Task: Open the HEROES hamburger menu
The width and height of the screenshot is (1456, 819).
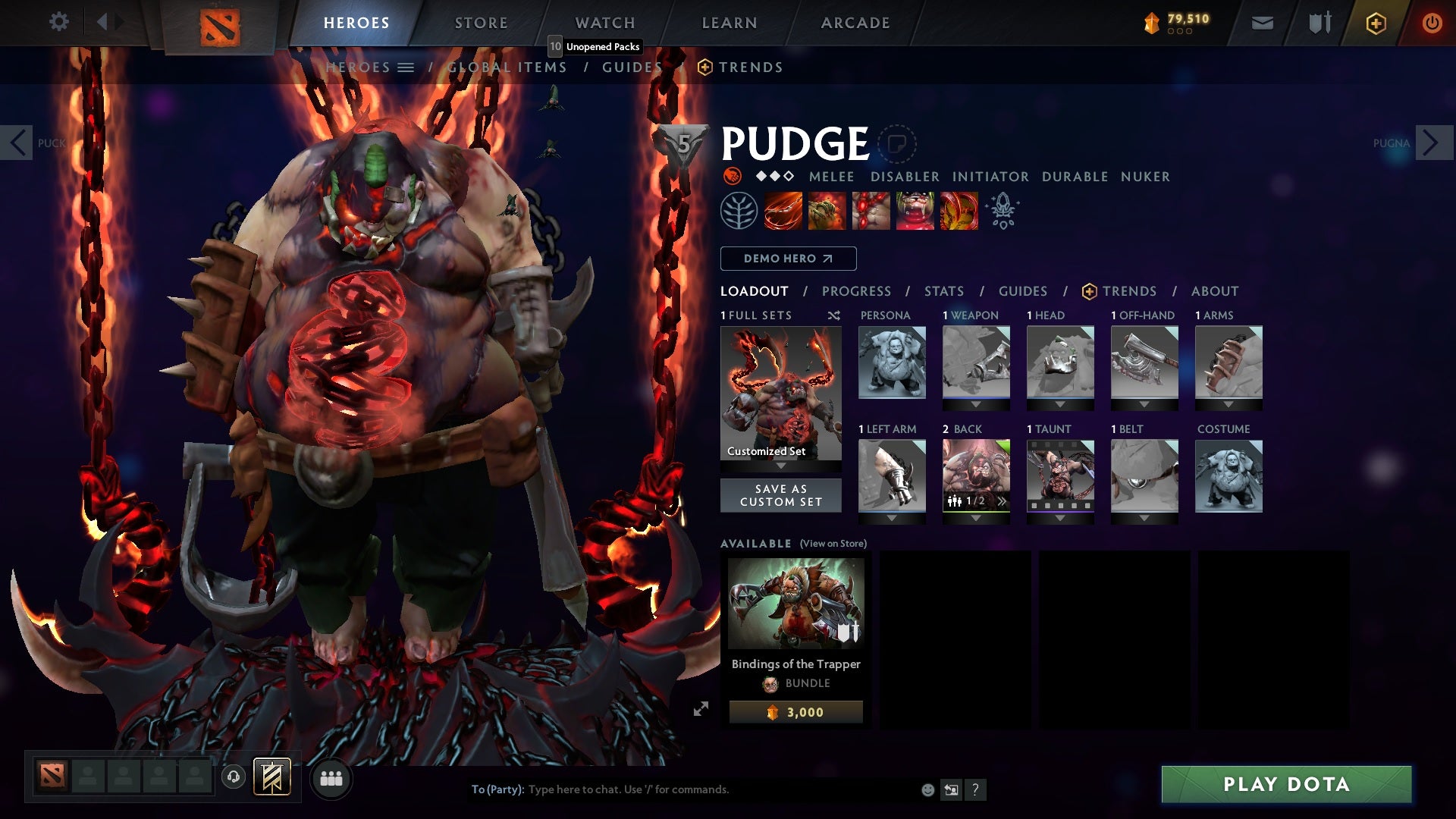Action: [x=406, y=67]
